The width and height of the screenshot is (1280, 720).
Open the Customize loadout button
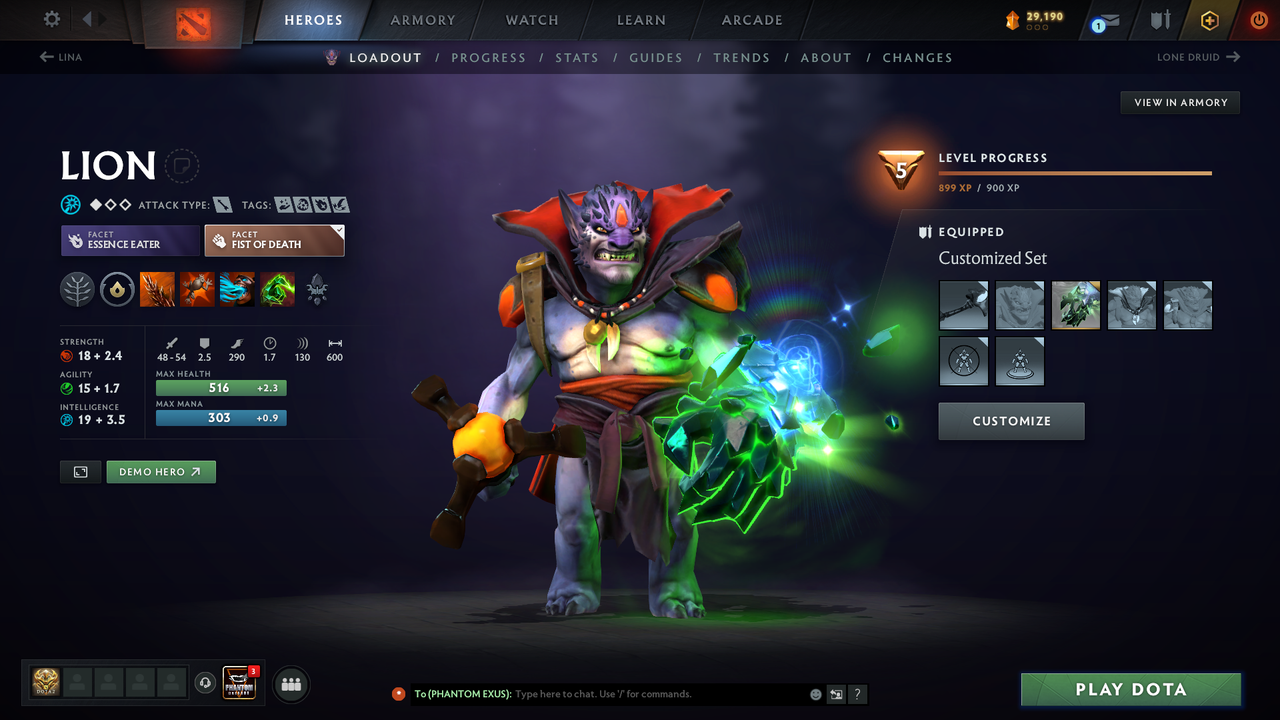tap(1011, 421)
